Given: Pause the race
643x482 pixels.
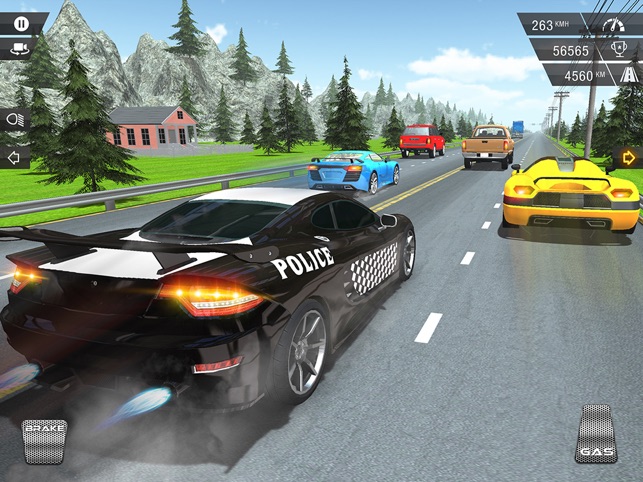Looking at the screenshot, I should (21, 22).
